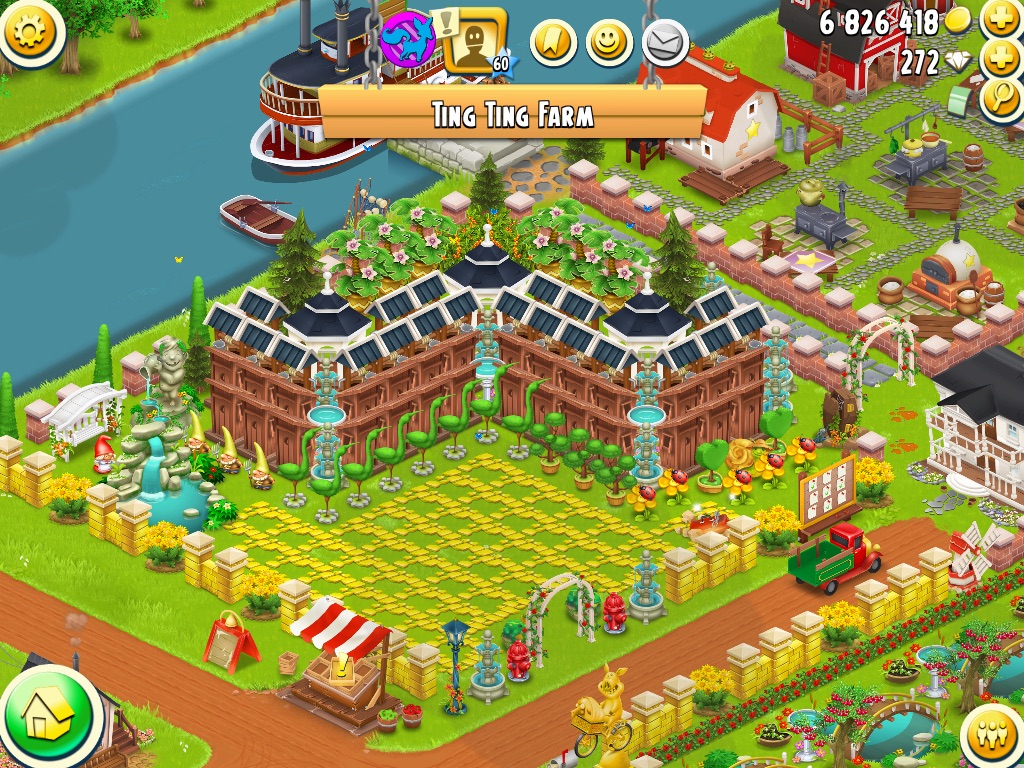Open the grey envelope mail button
The image size is (1024, 768).
pos(662,43)
